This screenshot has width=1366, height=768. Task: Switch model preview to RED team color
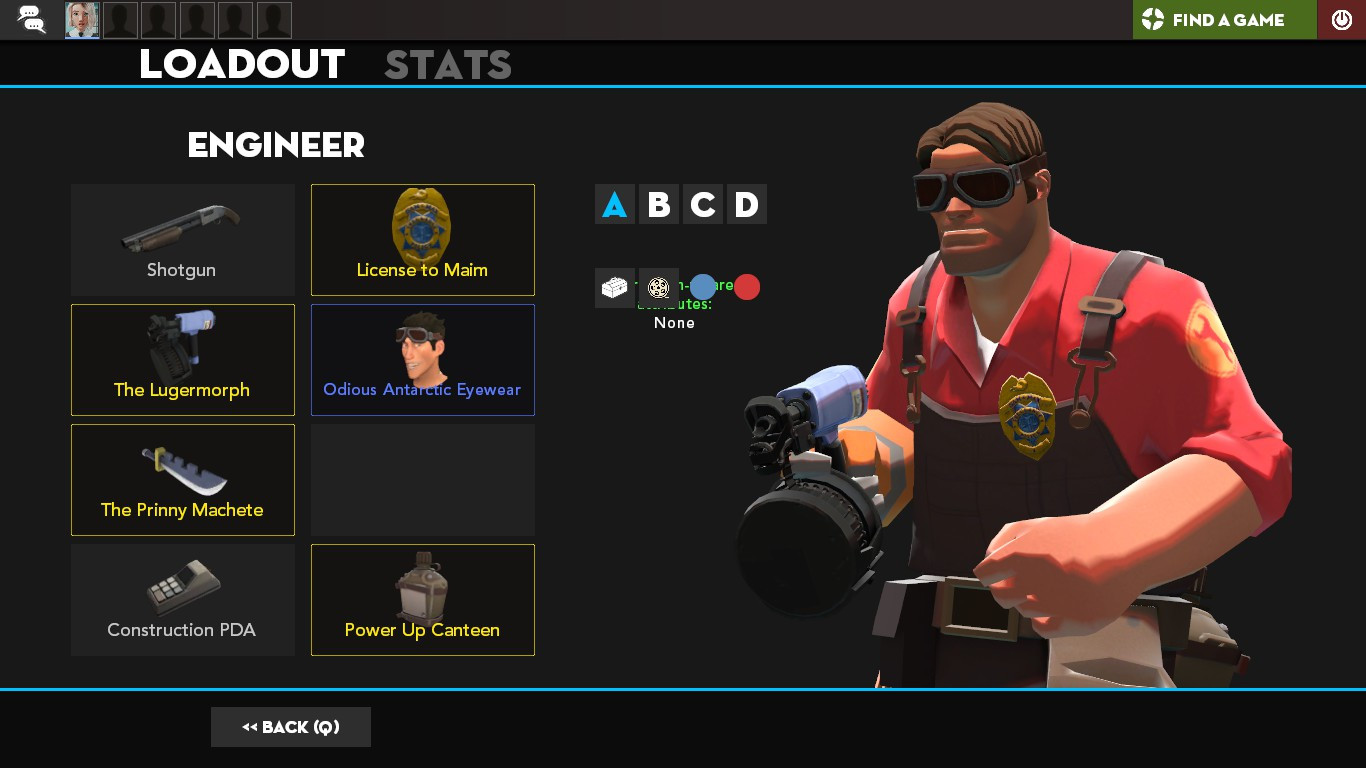tap(747, 287)
